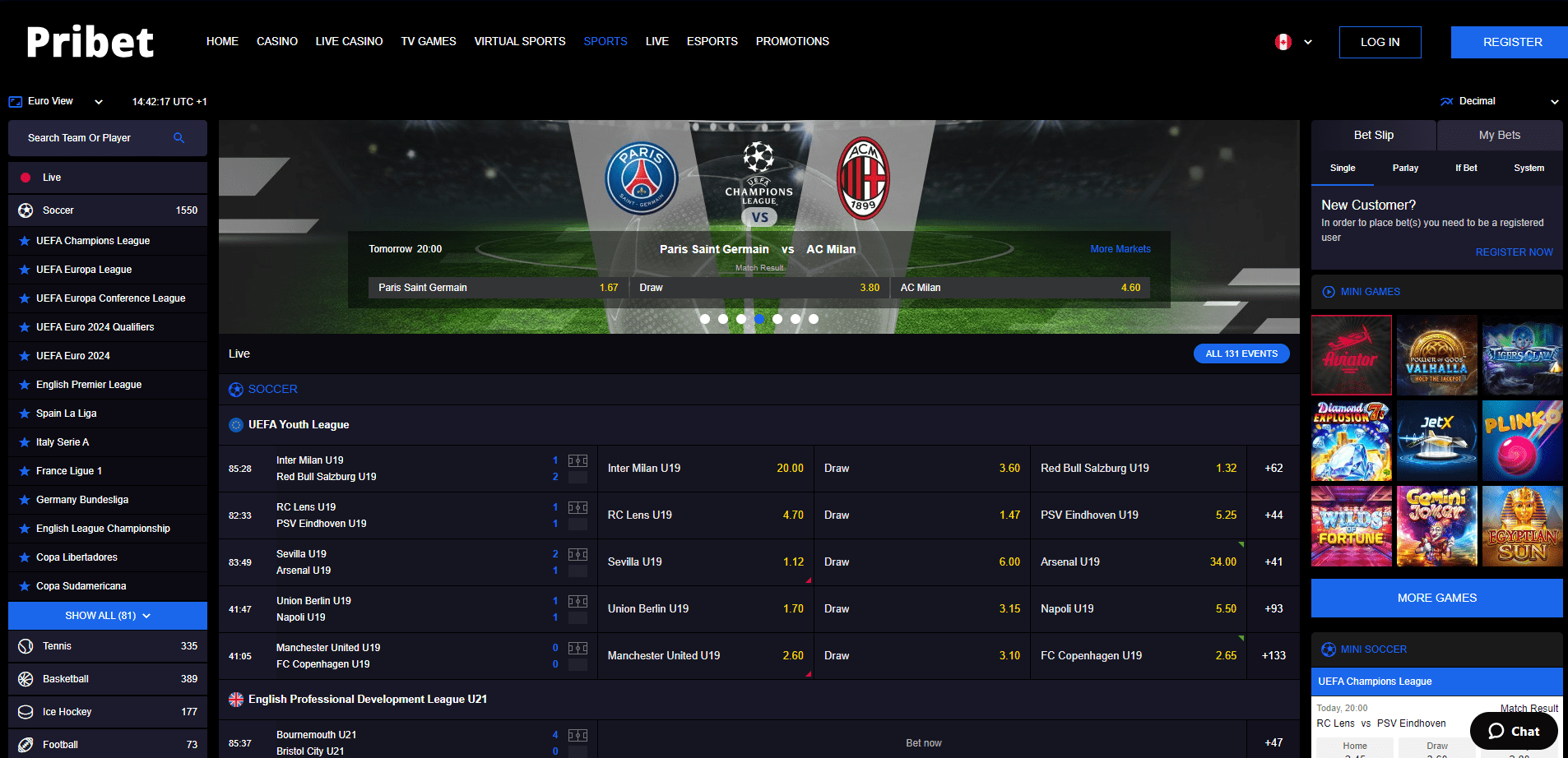The height and width of the screenshot is (758, 1568).
Task: Pick Paris Saint Germain odds 1.67
Action: click(x=498, y=288)
